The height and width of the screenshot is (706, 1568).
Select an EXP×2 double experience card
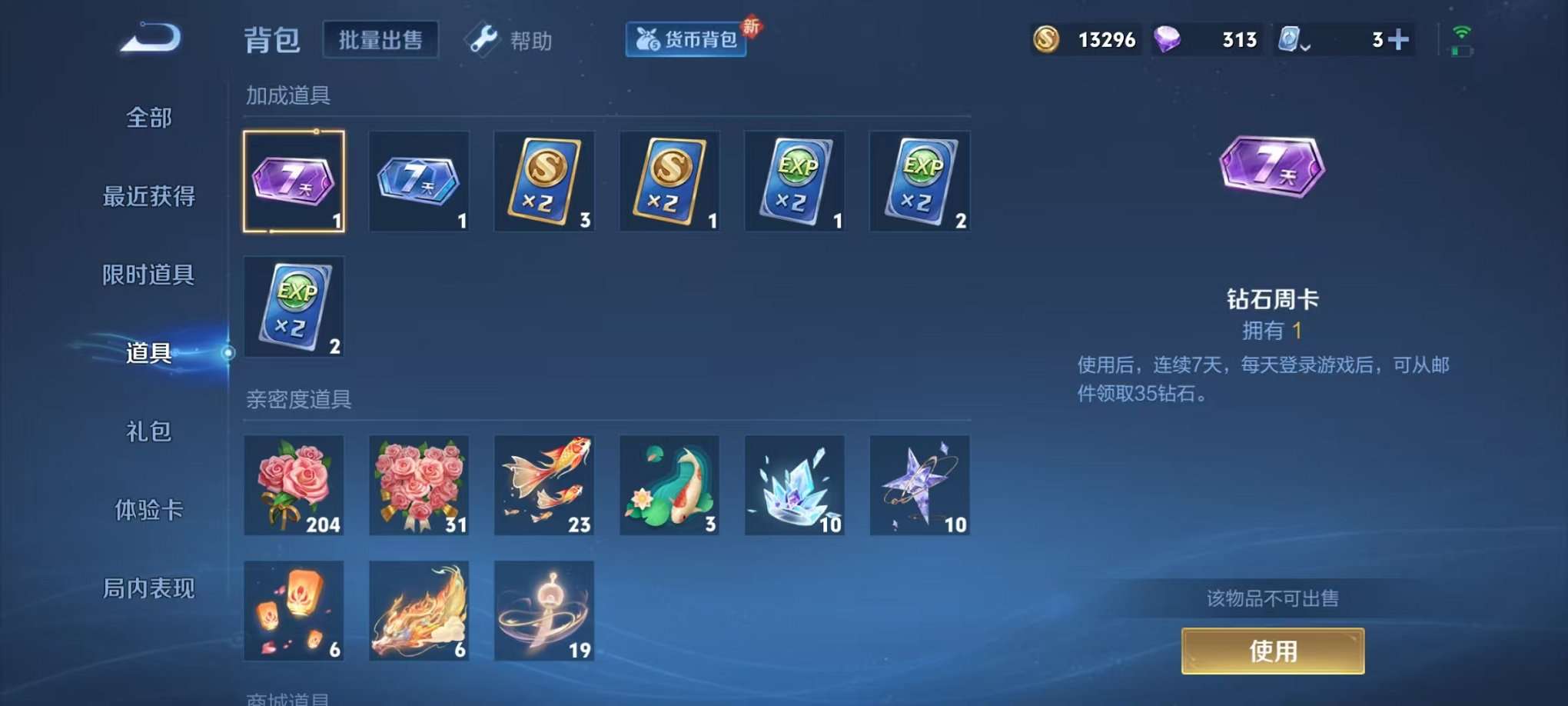(x=795, y=181)
